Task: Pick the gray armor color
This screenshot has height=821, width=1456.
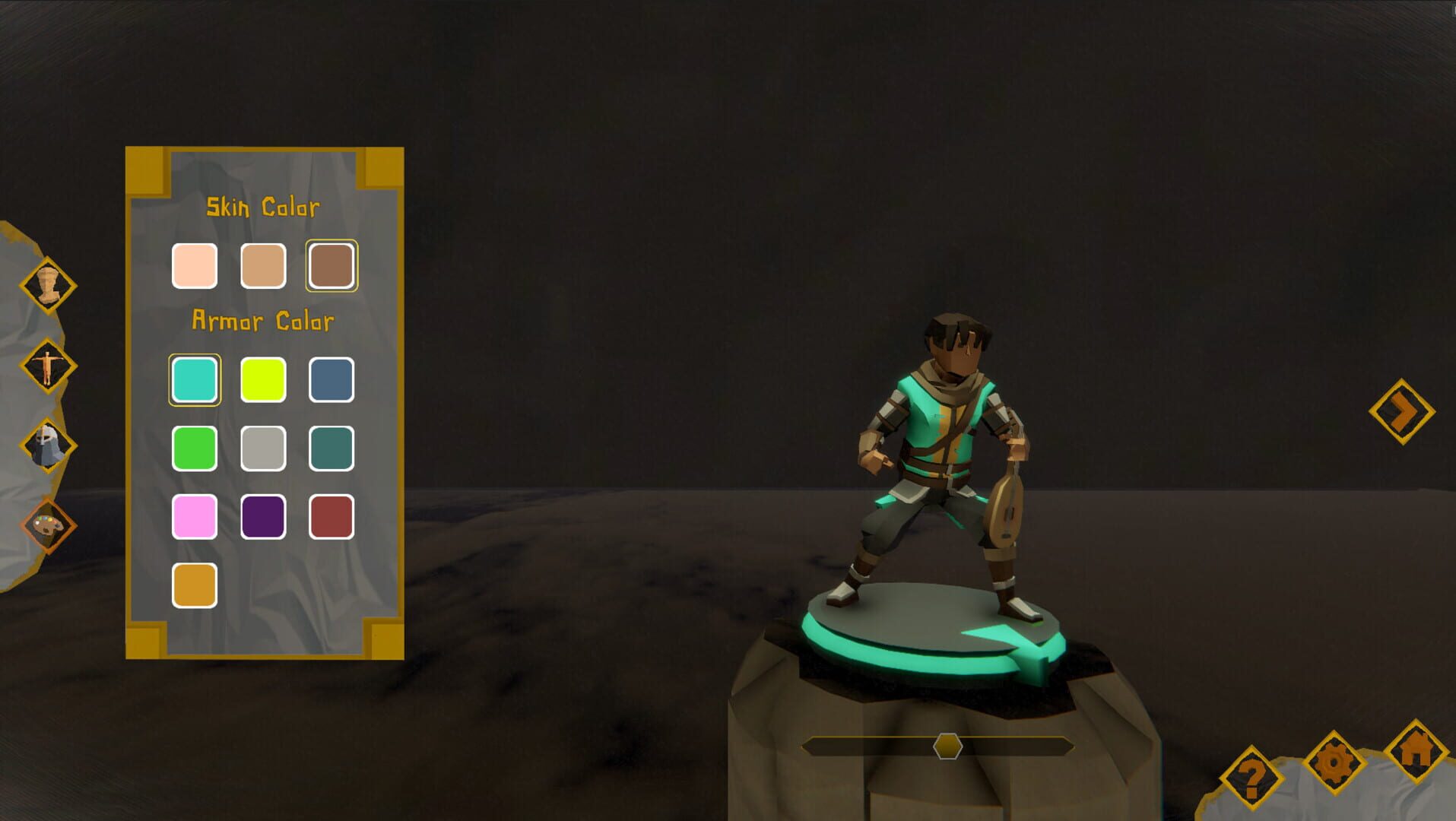Action: click(x=263, y=449)
